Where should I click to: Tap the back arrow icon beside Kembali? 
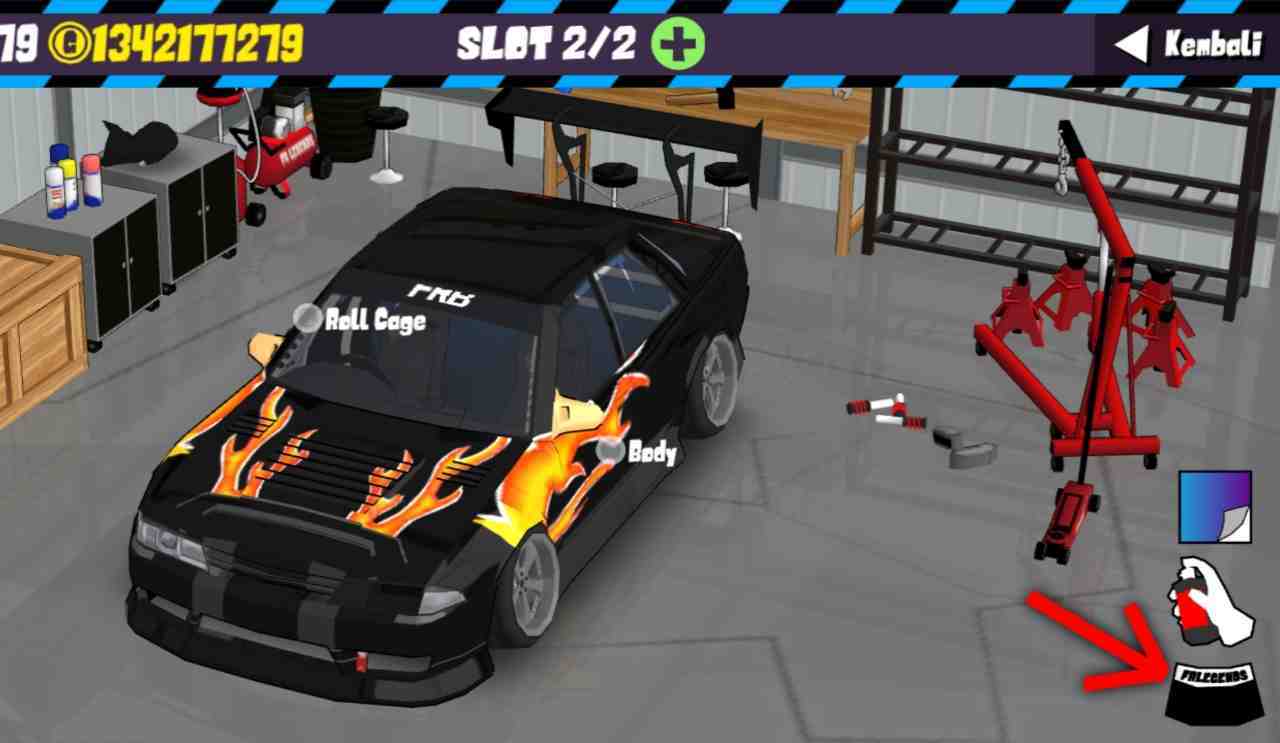[1130, 44]
